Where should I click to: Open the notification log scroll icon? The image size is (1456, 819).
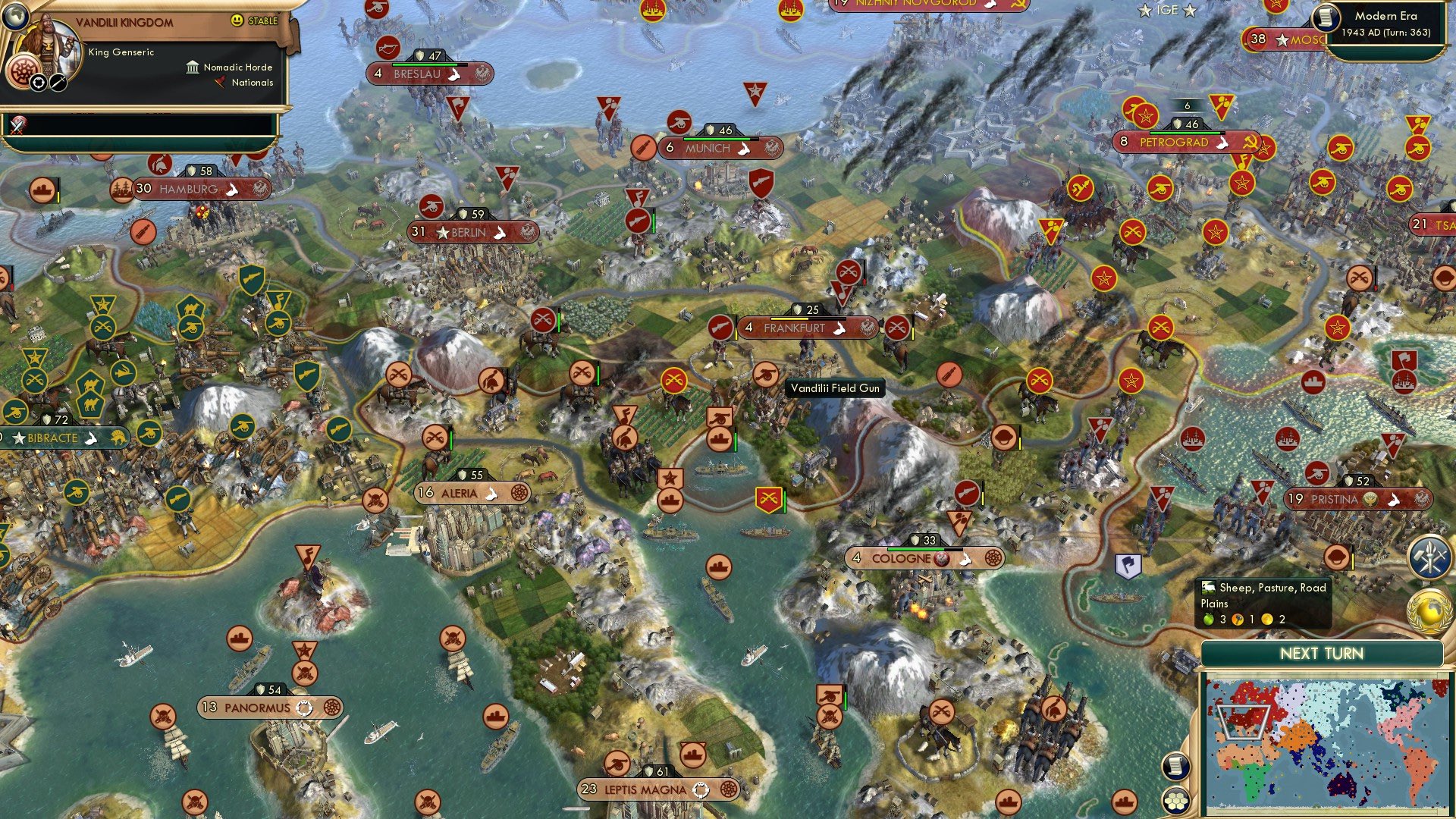pyautogui.click(x=1175, y=767)
